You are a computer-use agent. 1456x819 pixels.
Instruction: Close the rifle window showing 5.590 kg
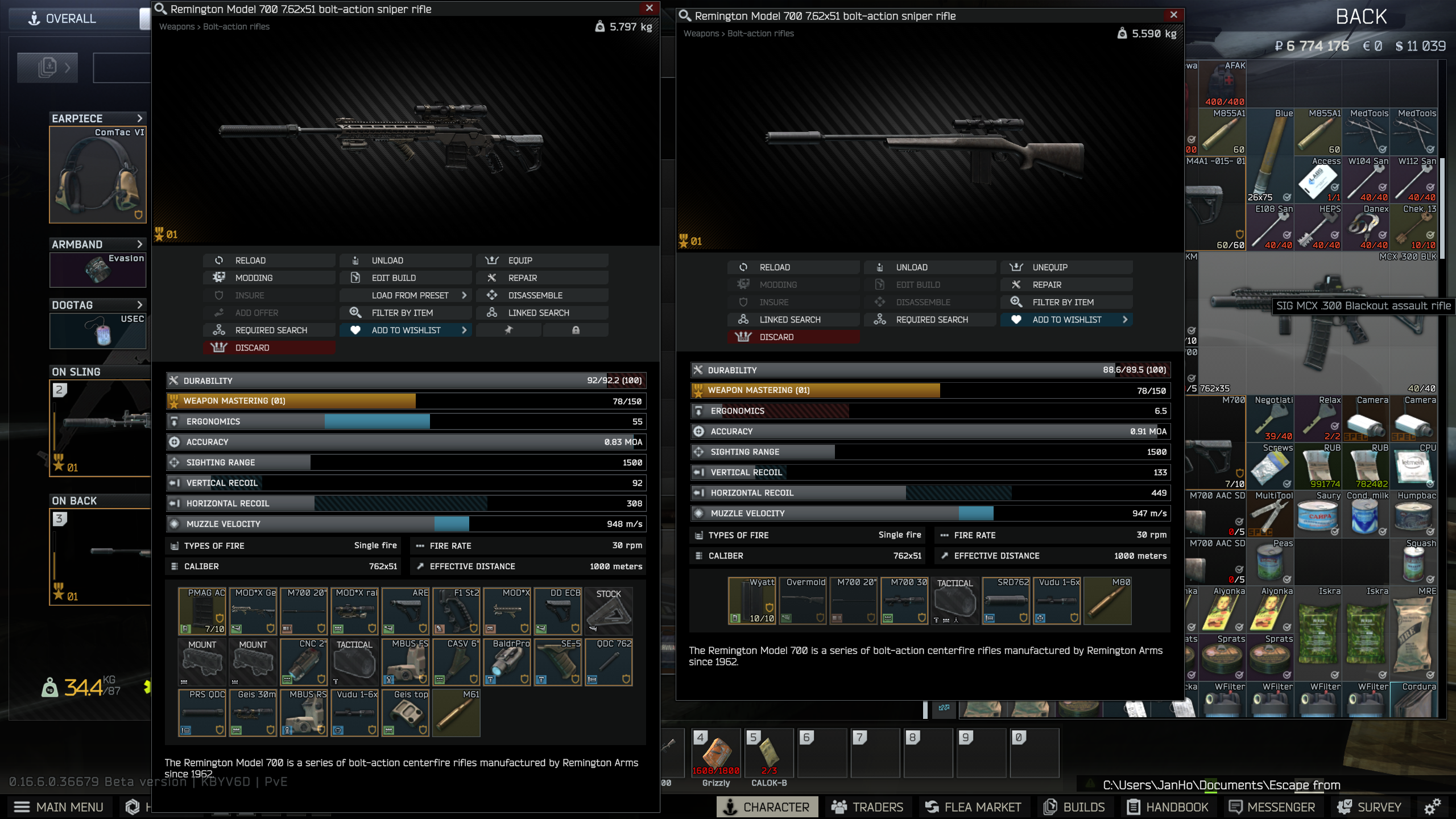(x=1173, y=15)
